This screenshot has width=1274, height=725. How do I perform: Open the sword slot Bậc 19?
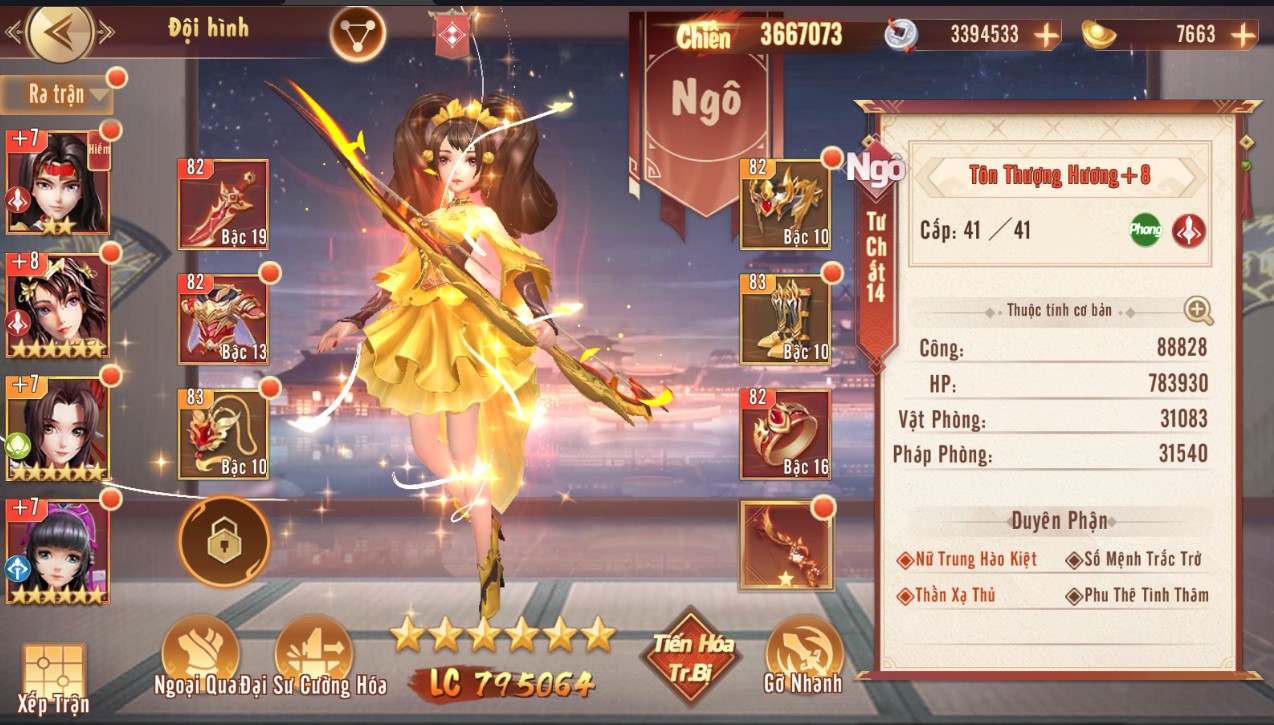pyautogui.click(x=223, y=204)
